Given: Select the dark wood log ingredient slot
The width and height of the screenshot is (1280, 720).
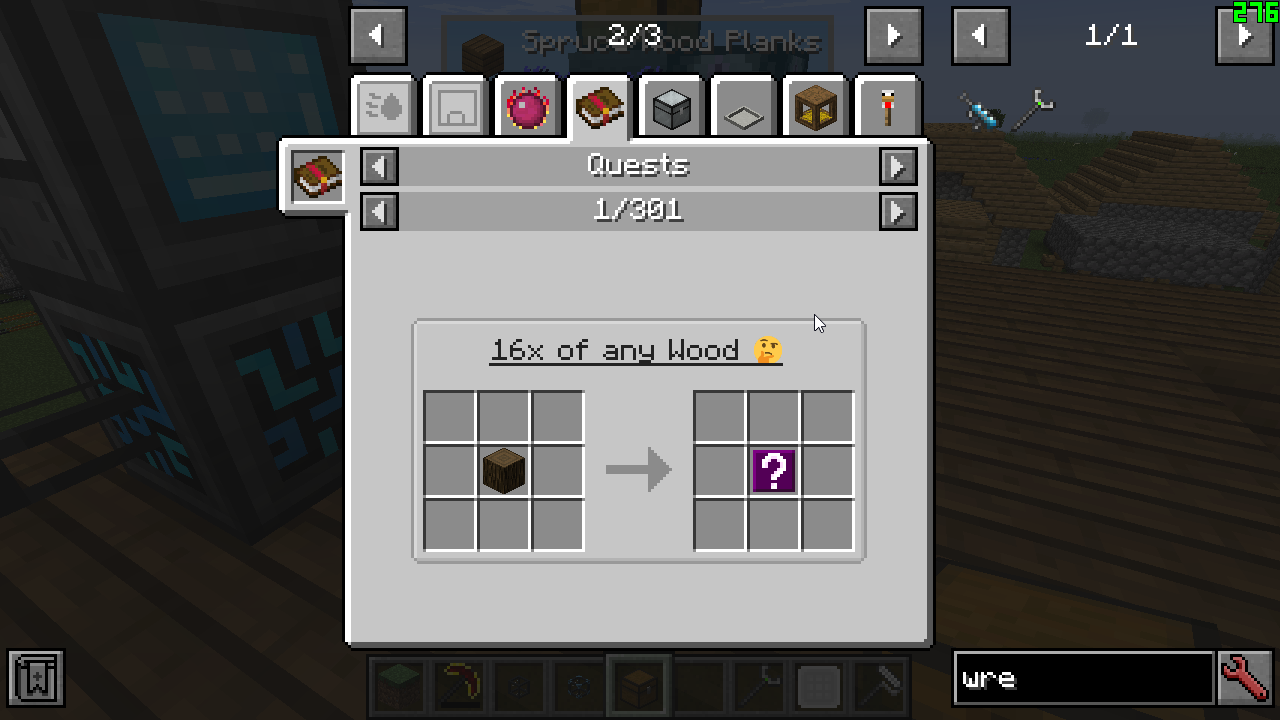Looking at the screenshot, I should pos(504,470).
